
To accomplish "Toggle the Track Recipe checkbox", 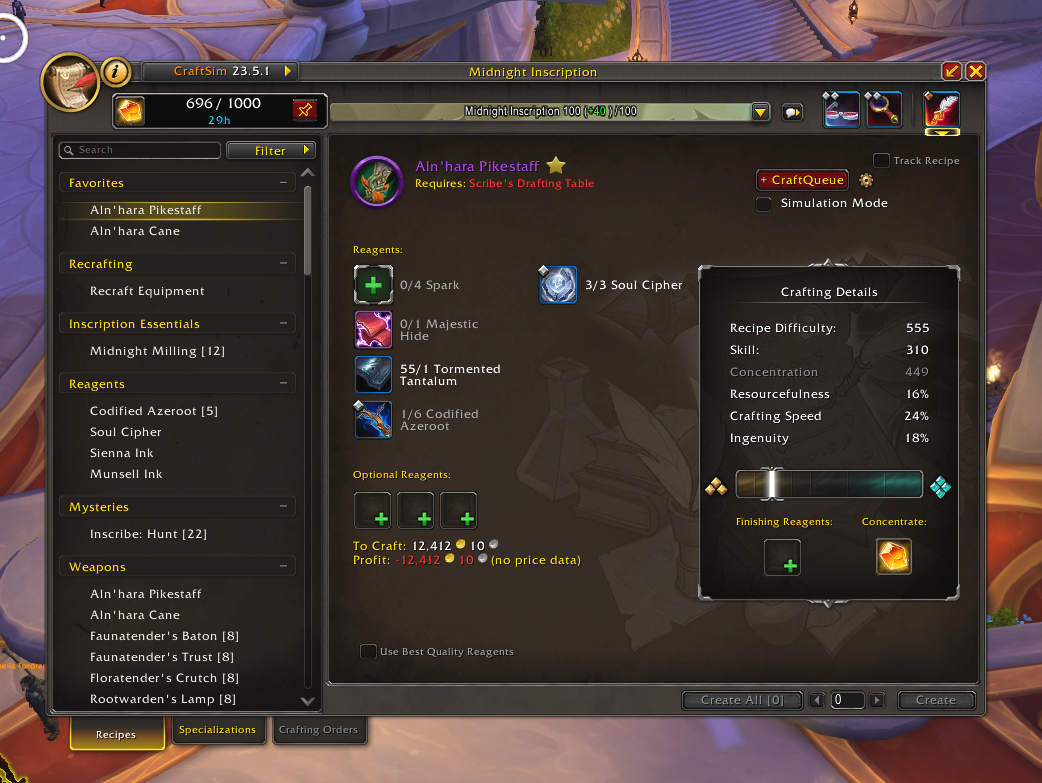I will coord(882,160).
